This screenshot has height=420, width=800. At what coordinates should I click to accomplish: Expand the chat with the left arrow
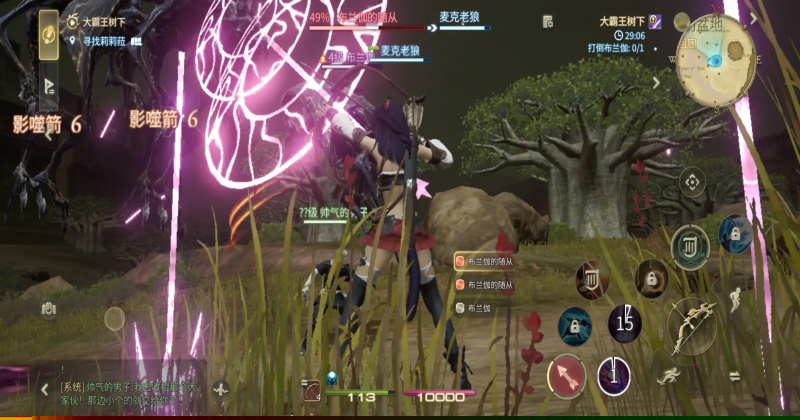(44, 388)
